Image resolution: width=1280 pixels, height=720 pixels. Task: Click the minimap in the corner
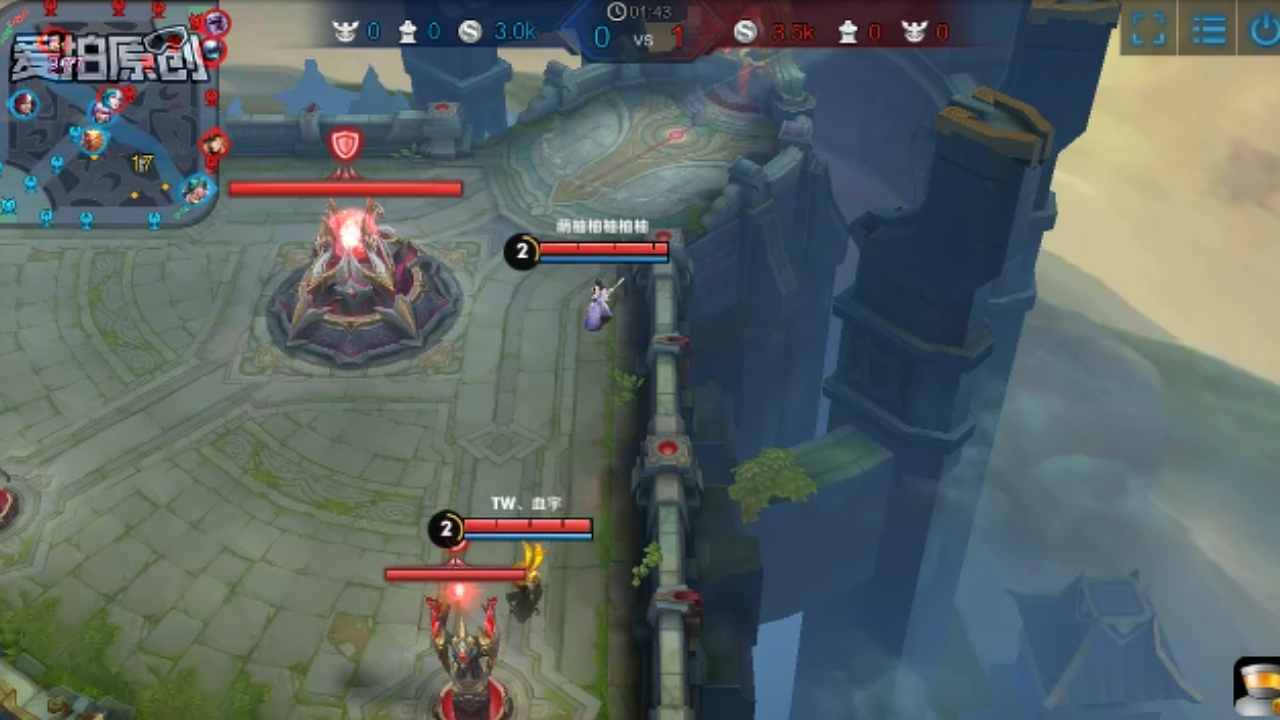click(110, 115)
